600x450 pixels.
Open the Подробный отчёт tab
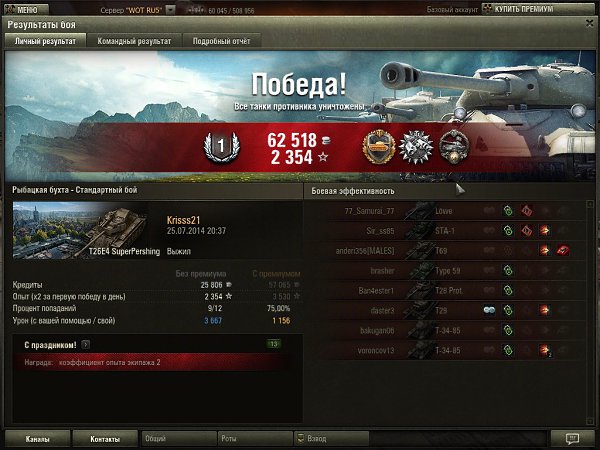click(x=222, y=41)
